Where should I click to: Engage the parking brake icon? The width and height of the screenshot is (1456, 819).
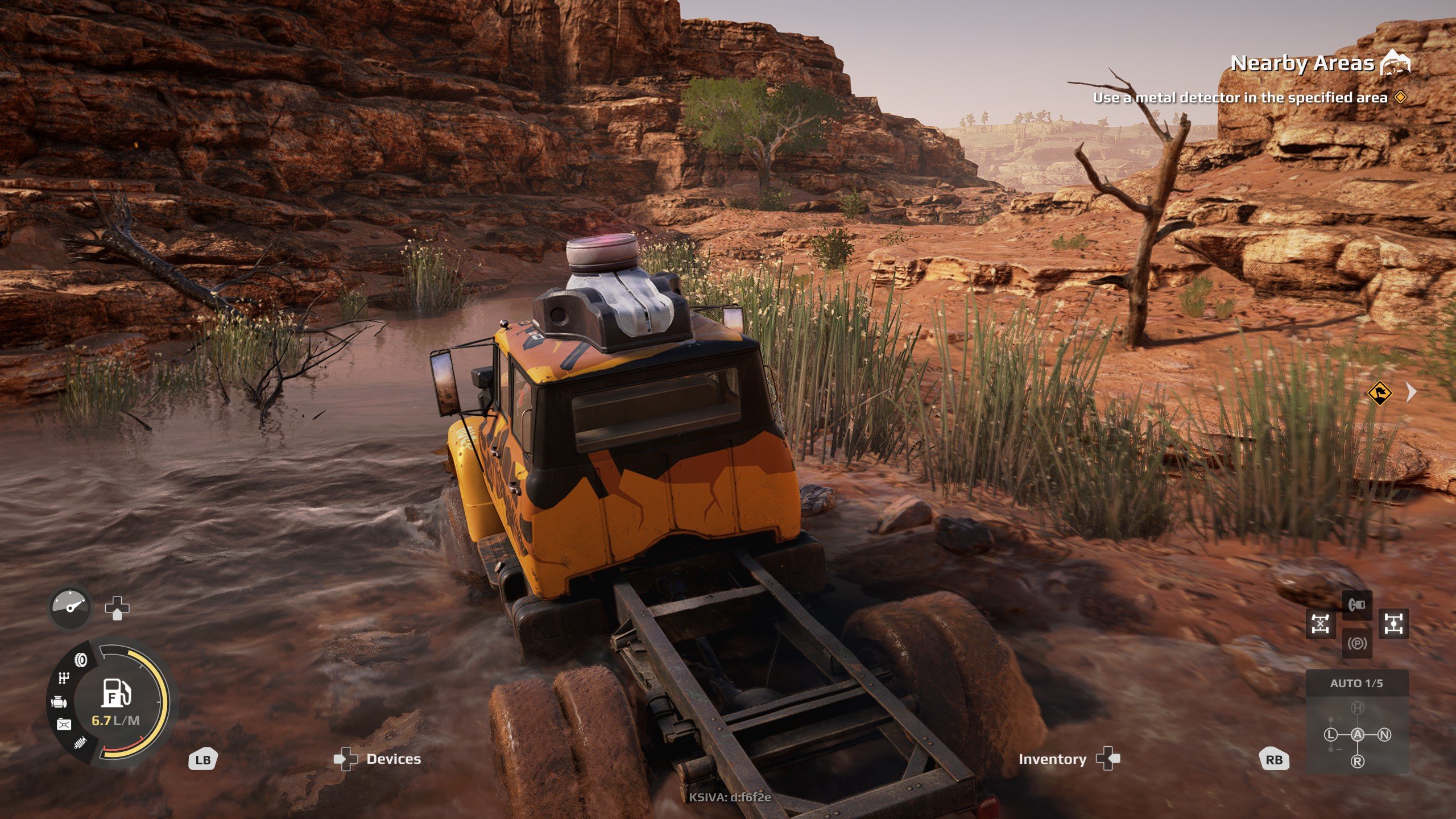tap(1357, 644)
